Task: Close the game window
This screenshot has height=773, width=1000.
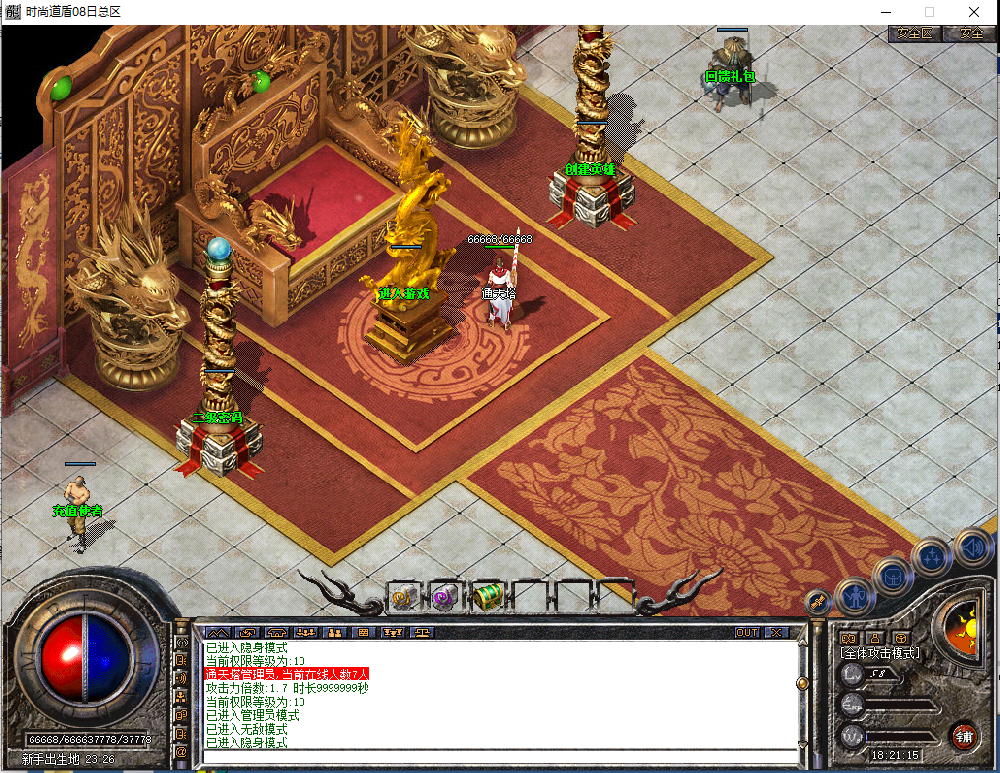Action: point(973,11)
